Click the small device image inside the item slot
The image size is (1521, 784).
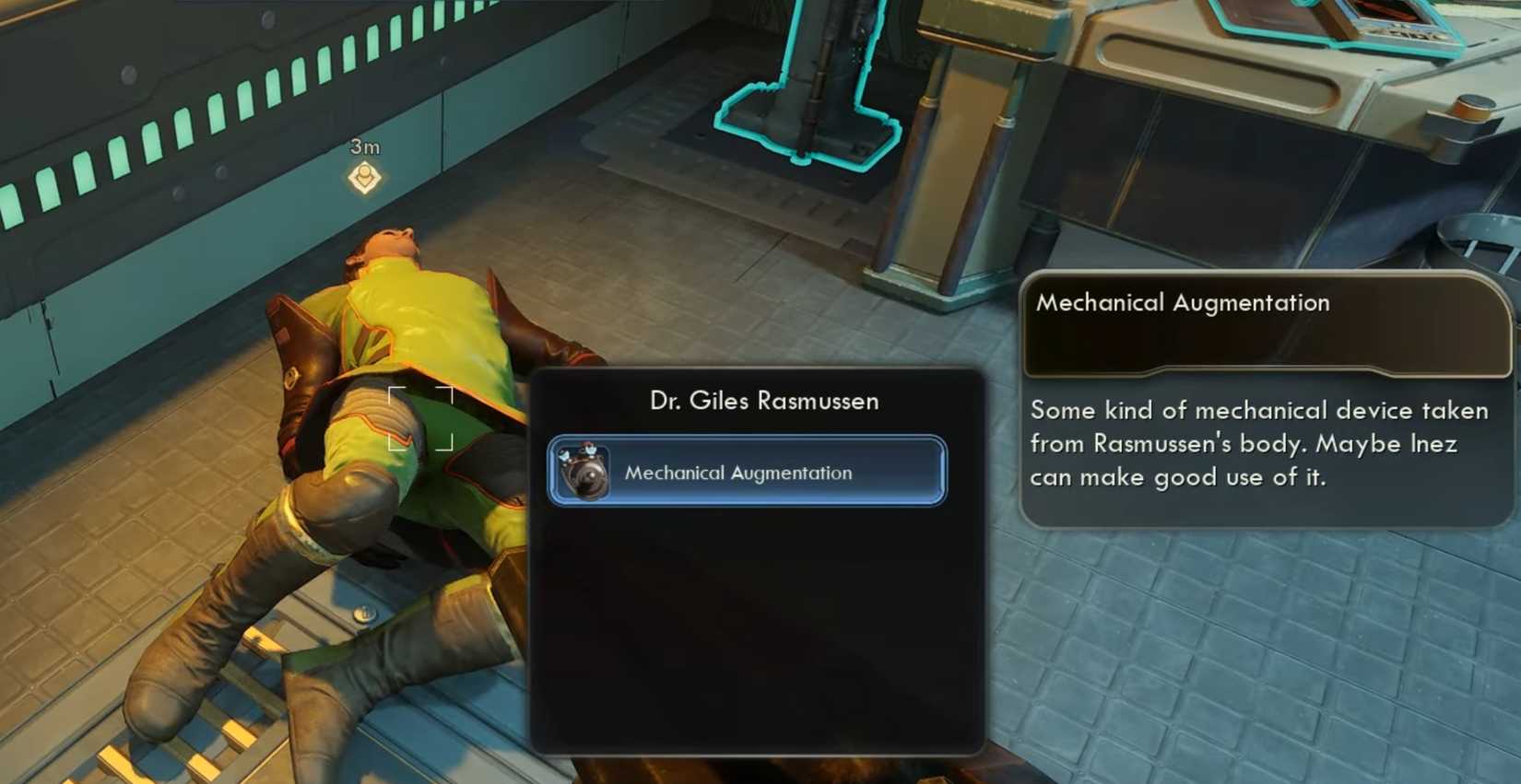(x=581, y=472)
